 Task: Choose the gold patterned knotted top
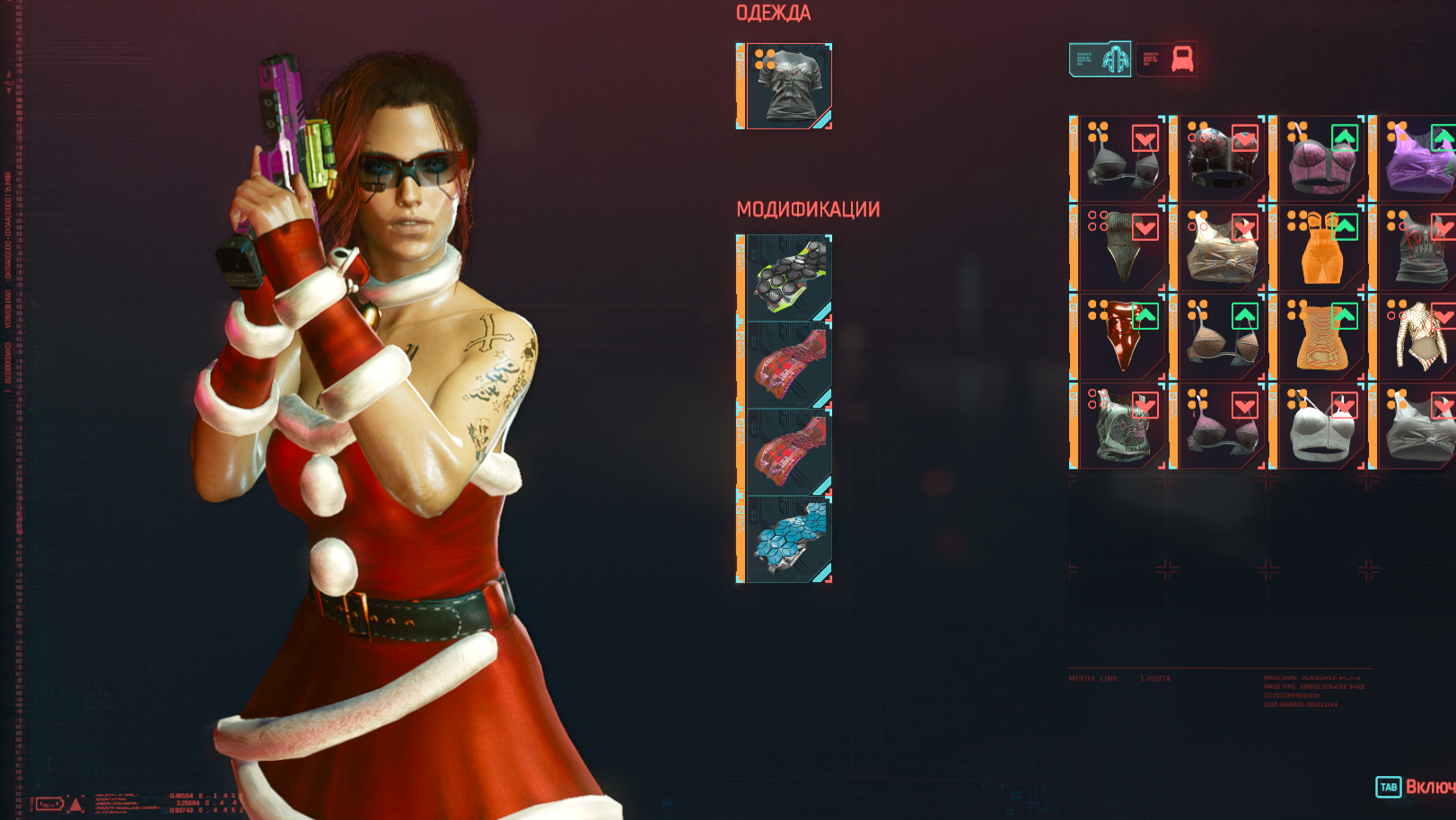(1221, 250)
